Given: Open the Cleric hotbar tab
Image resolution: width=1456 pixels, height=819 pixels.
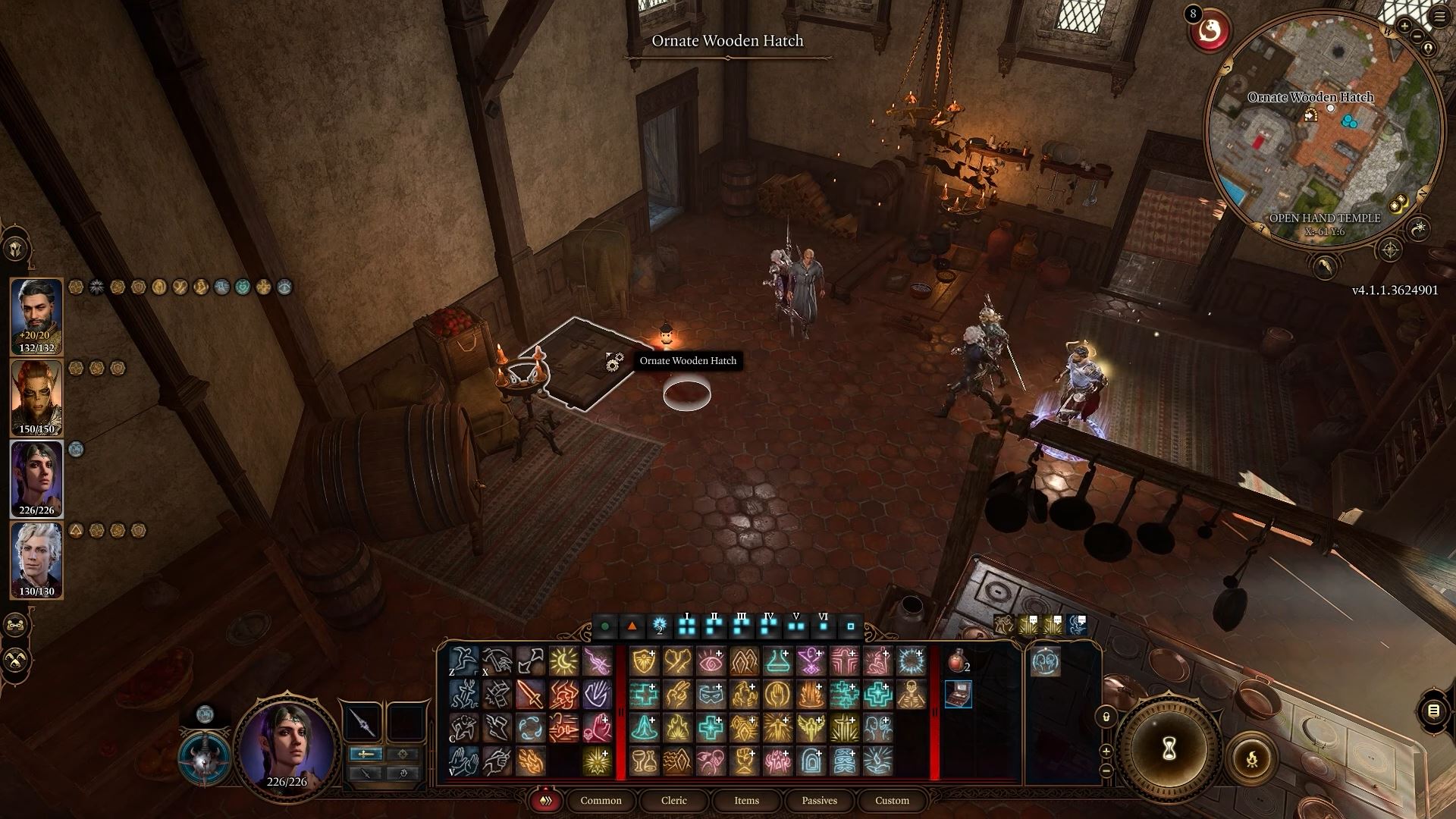Looking at the screenshot, I should click(x=673, y=800).
